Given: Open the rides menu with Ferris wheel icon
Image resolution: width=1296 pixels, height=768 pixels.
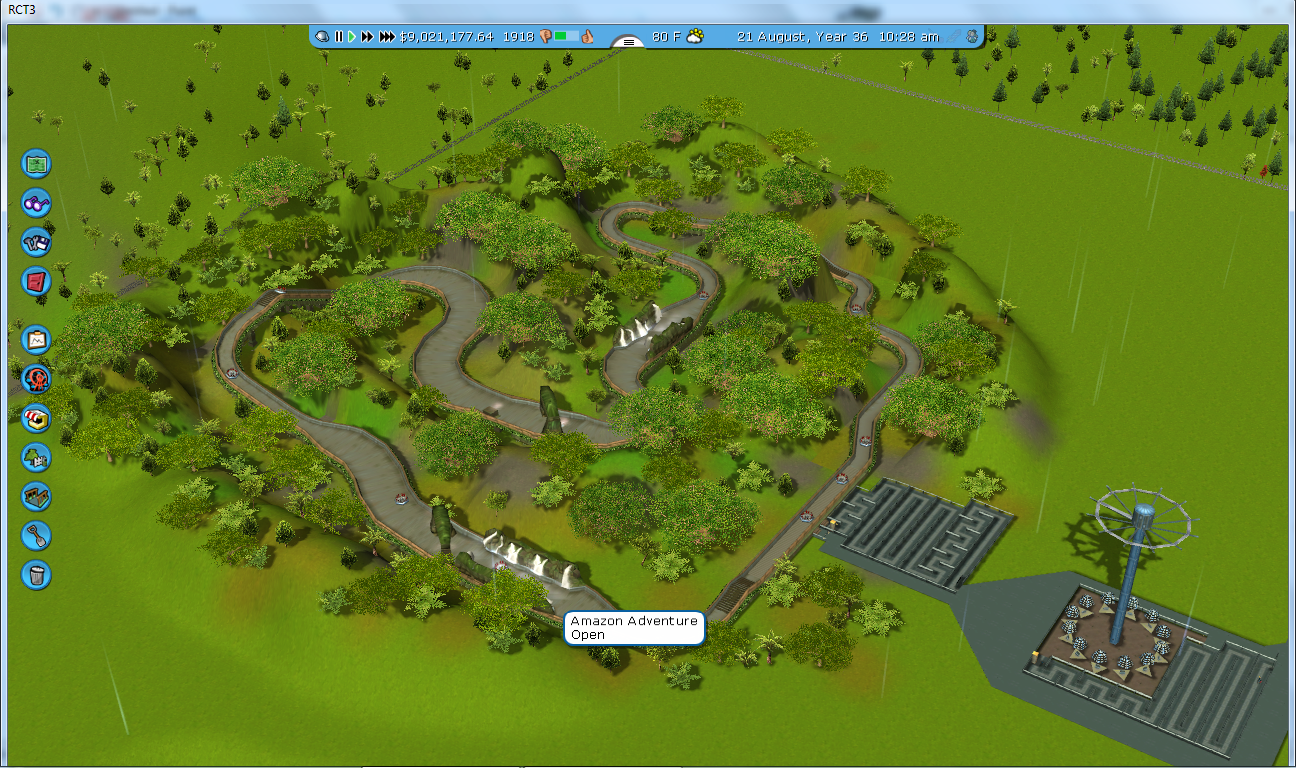Looking at the screenshot, I should 37,379.
